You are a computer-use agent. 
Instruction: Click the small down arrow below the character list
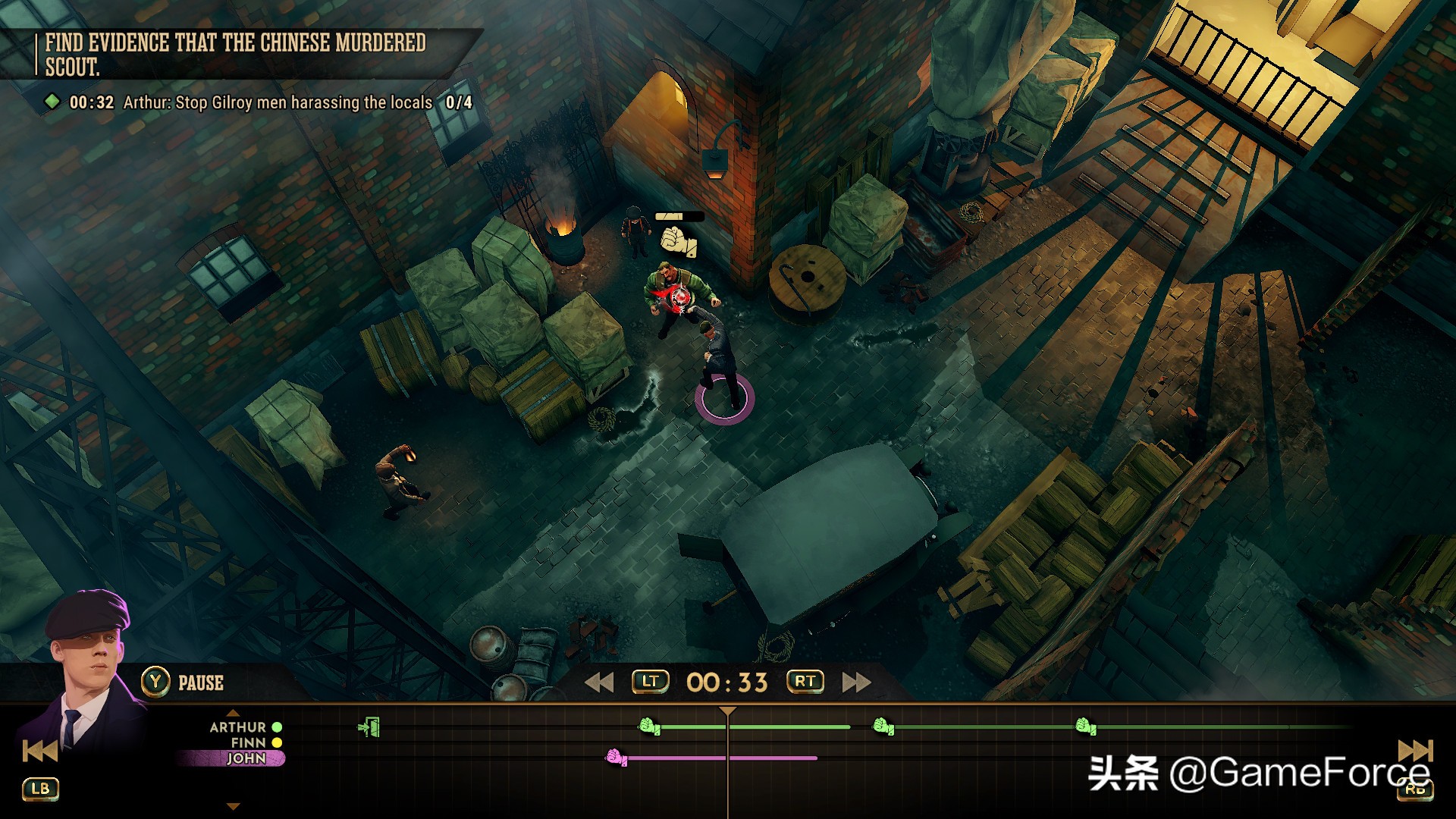(x=234, y=806)
